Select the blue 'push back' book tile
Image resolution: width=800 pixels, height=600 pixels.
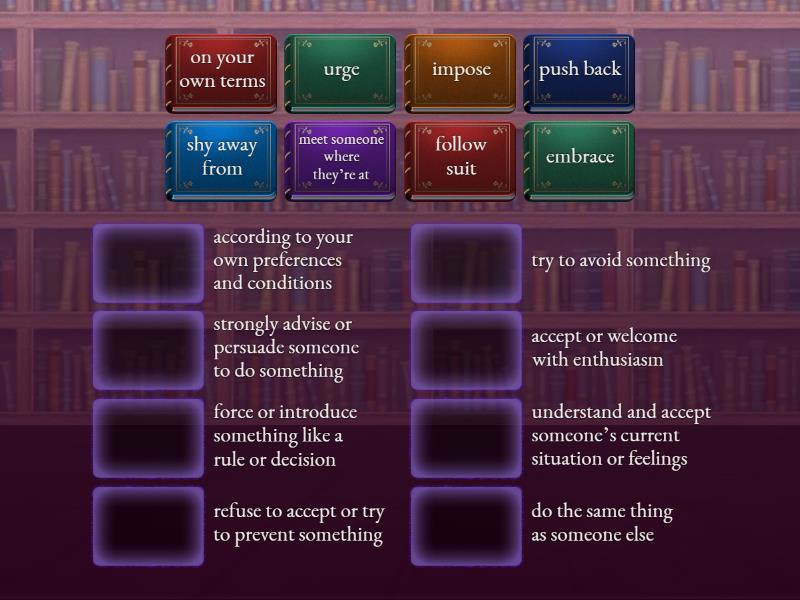pyautogui.click(x=579, y=70)
